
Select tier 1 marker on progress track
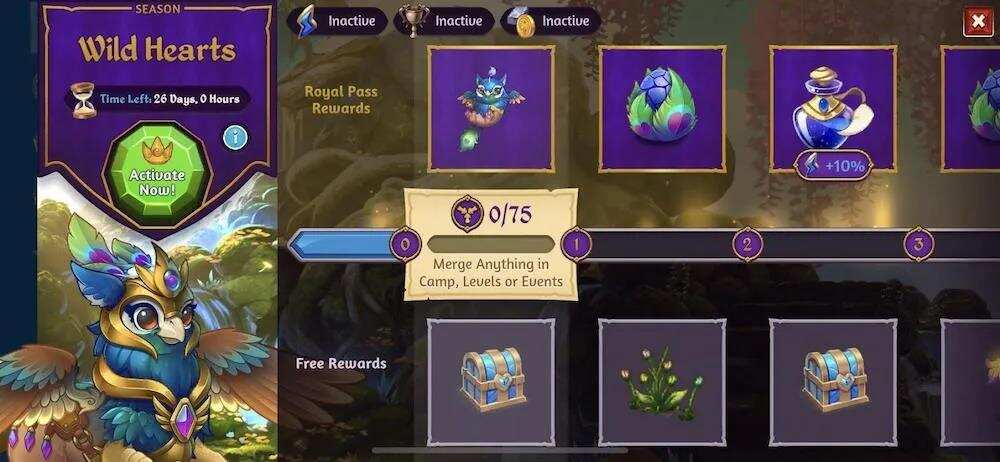(x=575, y=243)
